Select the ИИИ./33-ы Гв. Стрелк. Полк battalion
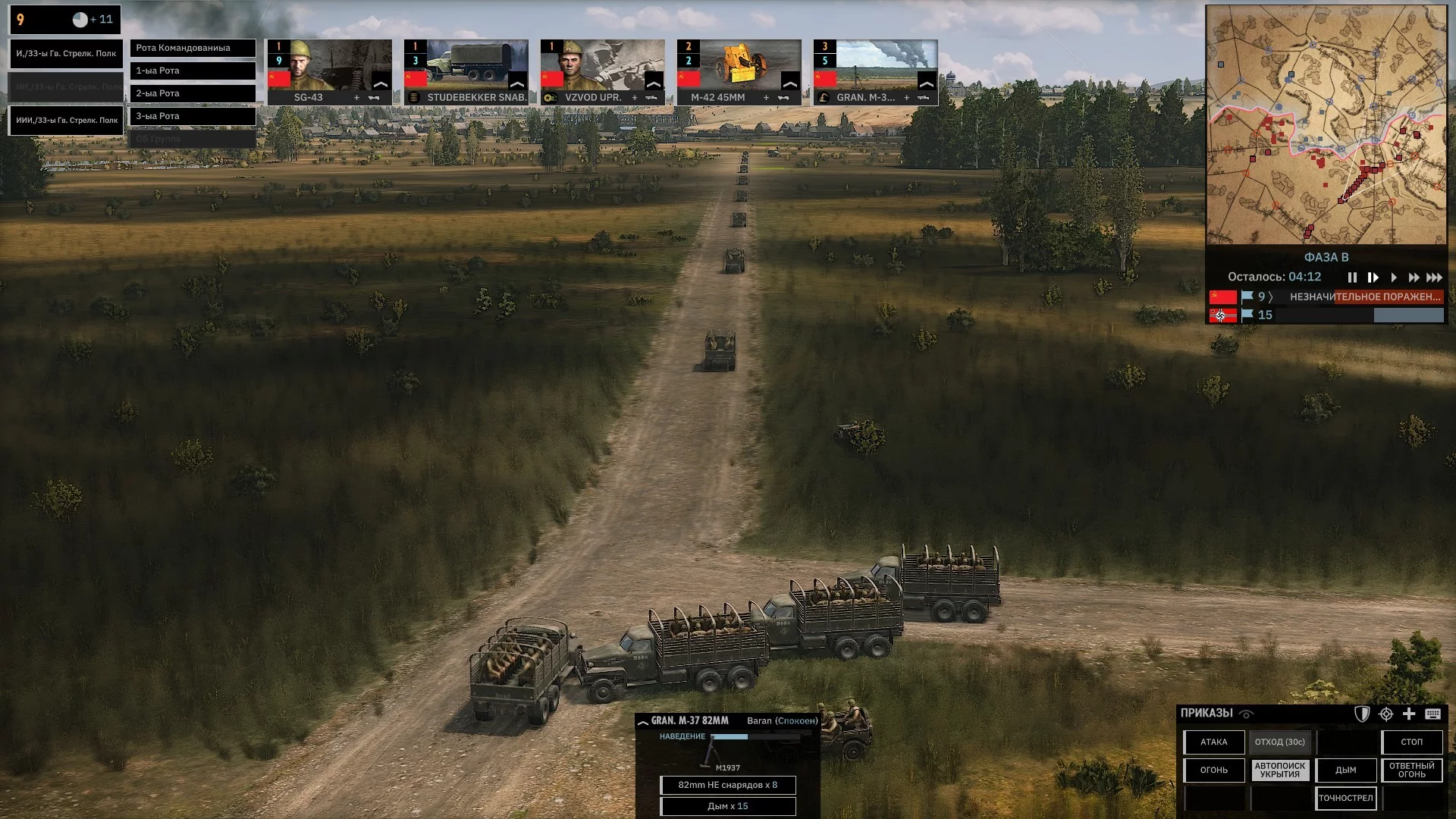The height and width of the screenshot is (819, 1456). pos(66,121)
